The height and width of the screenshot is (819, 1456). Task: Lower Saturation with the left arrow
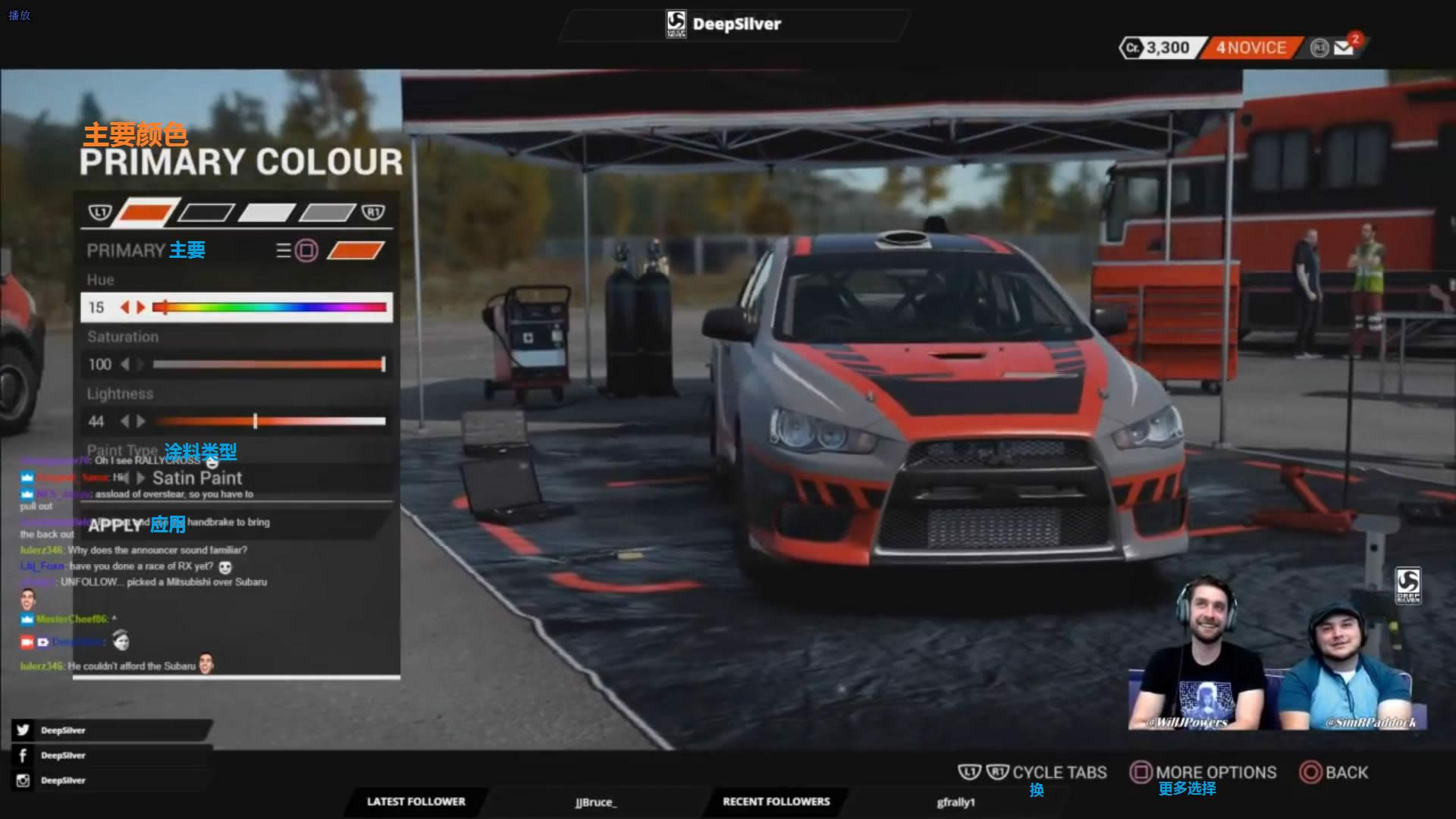[125, 365]
